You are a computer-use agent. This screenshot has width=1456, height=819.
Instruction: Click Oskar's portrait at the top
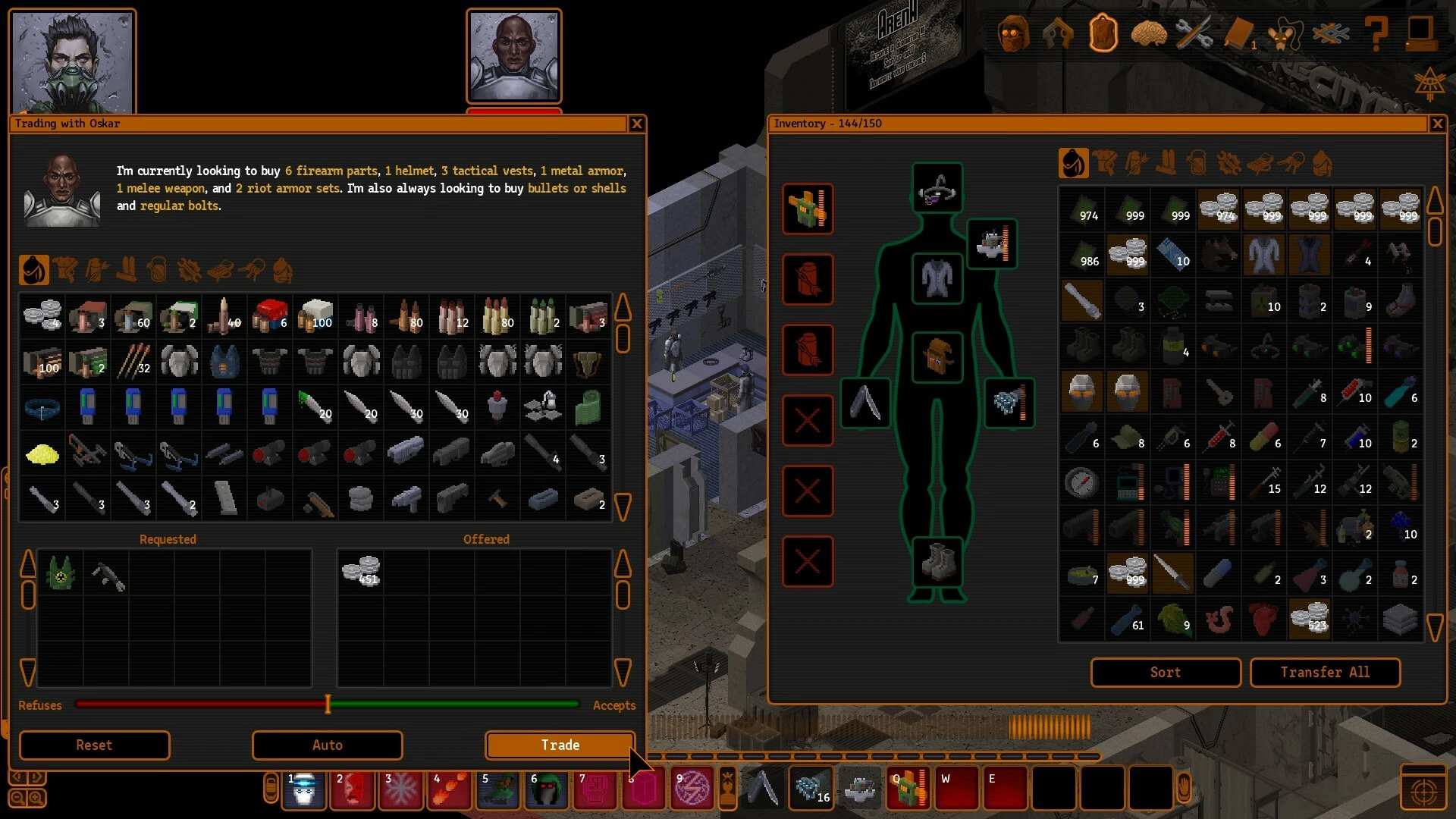(x=514, y=56)
